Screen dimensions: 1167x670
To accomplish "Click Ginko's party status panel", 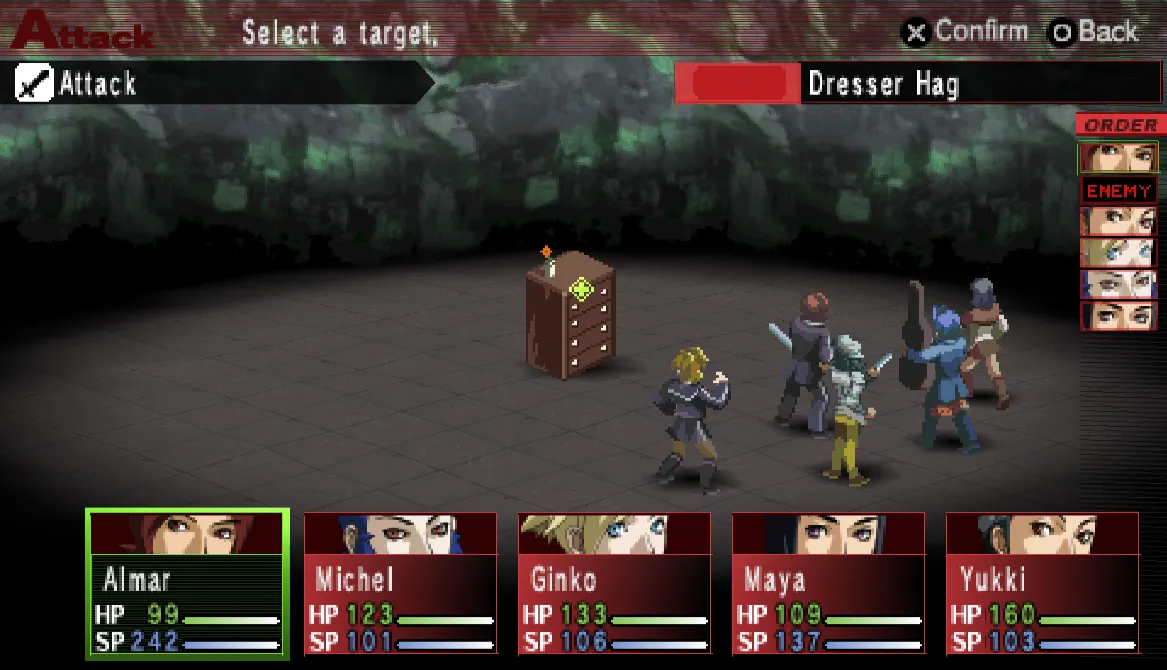I will [614, 583].
